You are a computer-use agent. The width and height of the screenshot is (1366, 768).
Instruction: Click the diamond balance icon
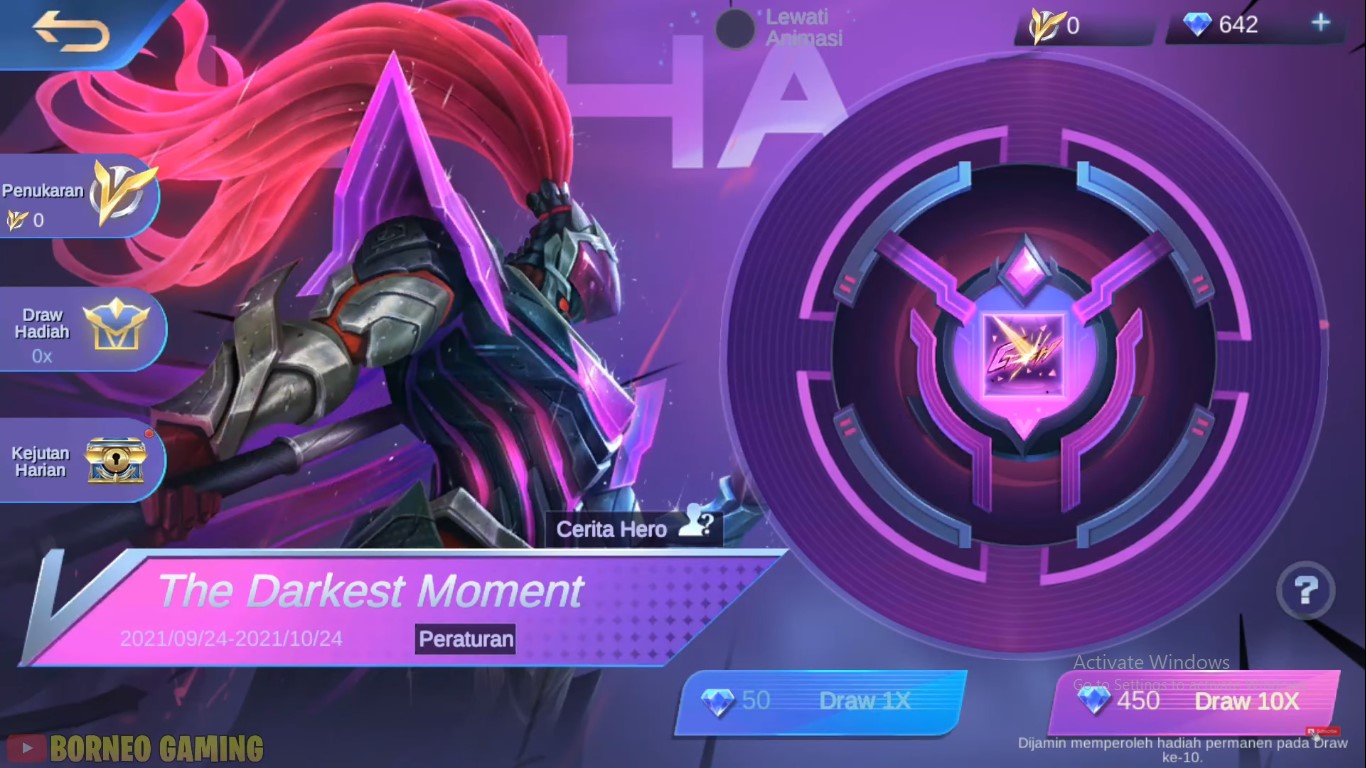click(x=1197, y=24)
